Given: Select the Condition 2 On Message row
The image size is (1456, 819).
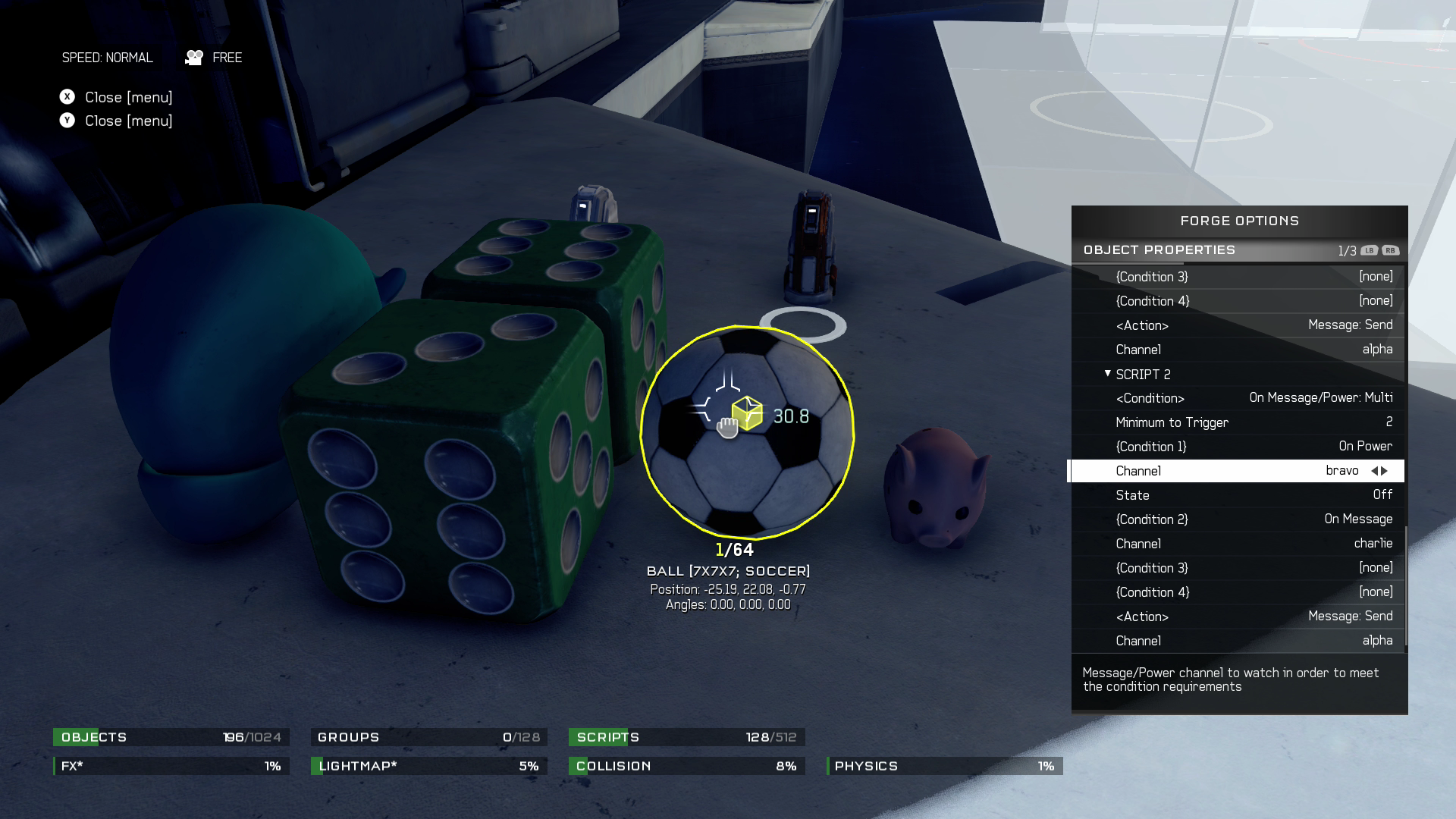Looking at the screenshot, I should pos(1238,519).
